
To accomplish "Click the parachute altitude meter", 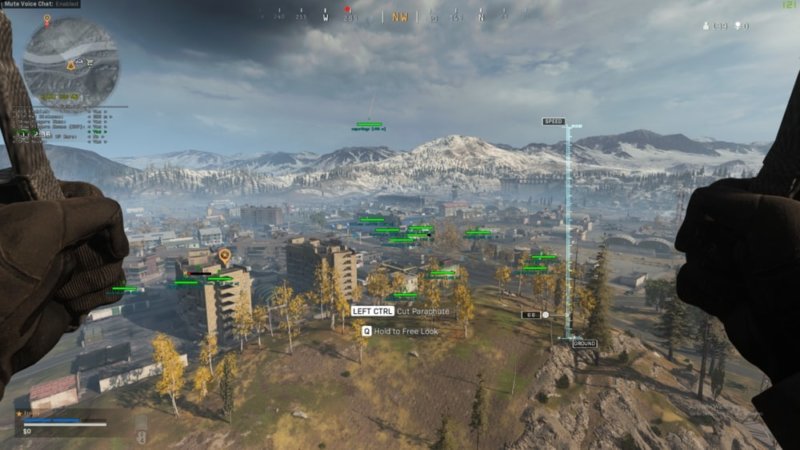I will [568, 232].
